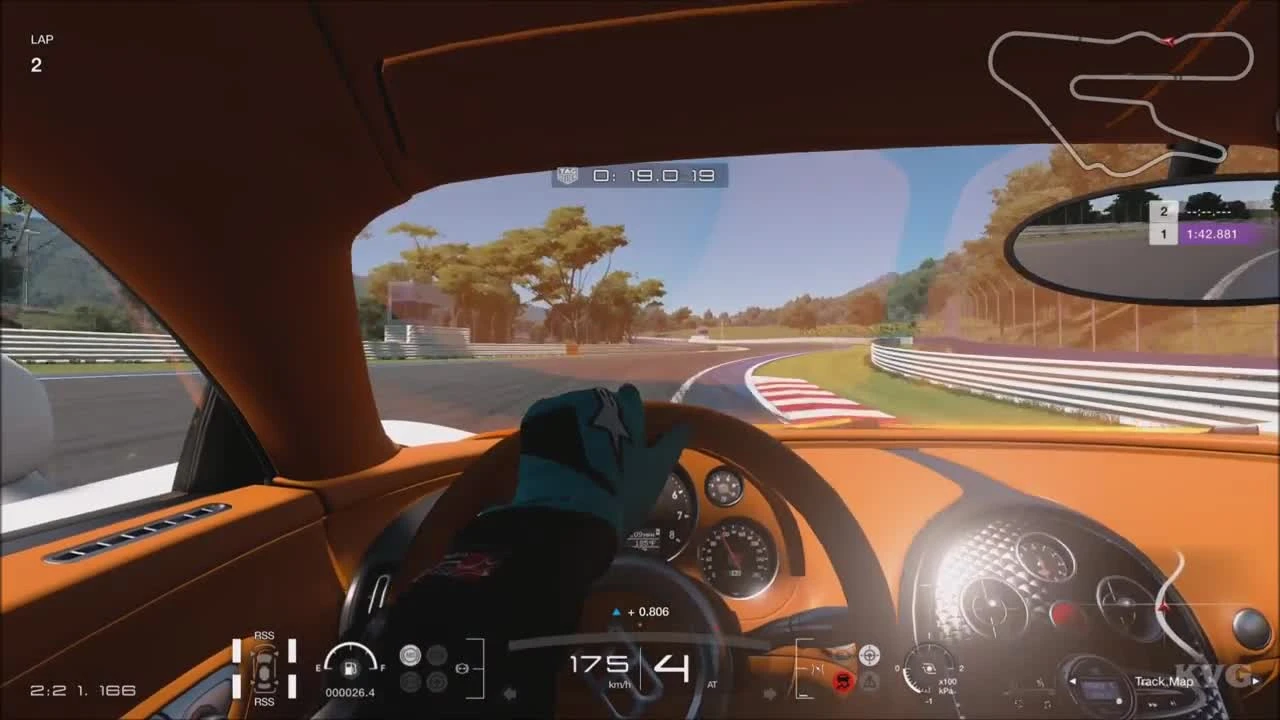Click the 1:42.881 best lap entry
Image resolution: width=1280 pixels, height=720 pixels.
pos(1213,233)
